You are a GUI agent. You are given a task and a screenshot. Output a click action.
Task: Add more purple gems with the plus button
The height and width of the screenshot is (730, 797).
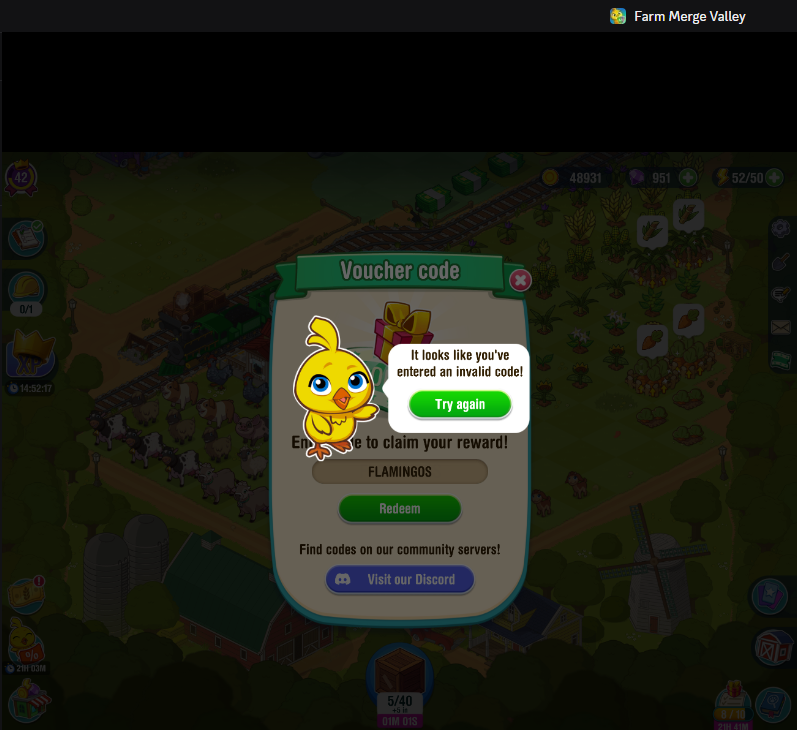pos(688,178)
